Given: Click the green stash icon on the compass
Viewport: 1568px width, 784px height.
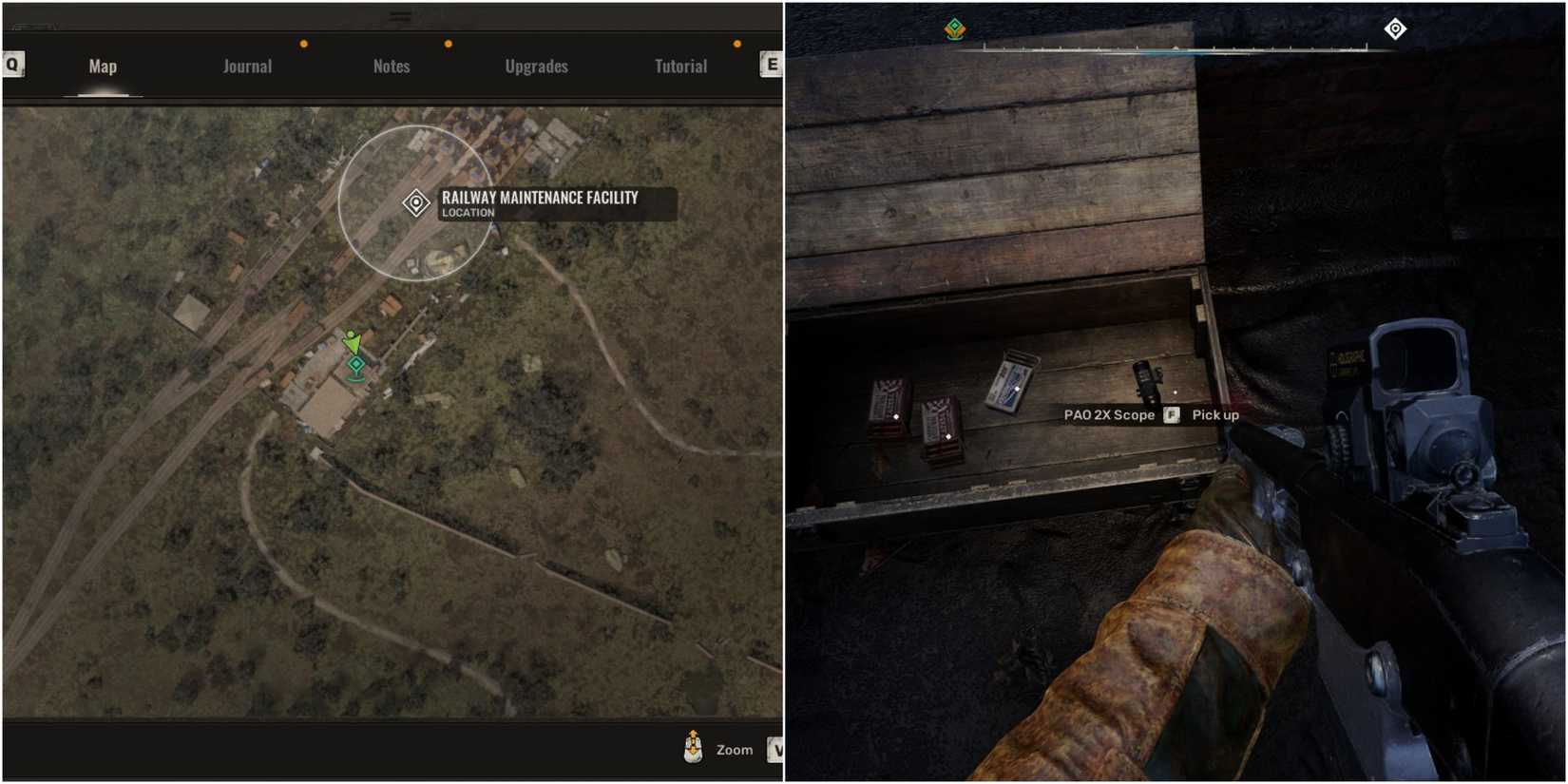Looking at the screenshot, I should pyautogui.click(x=953, y=29).
